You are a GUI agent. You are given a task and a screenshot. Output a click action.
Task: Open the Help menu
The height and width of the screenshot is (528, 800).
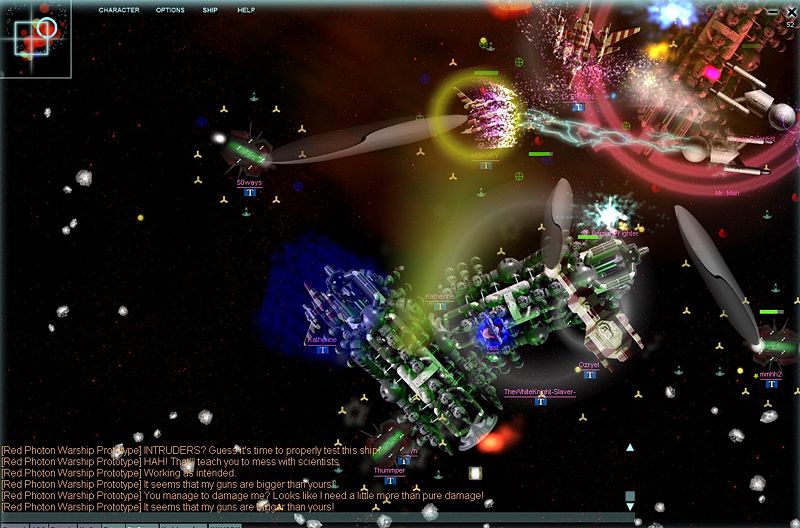pyautogui.click(x=246, y=10)
